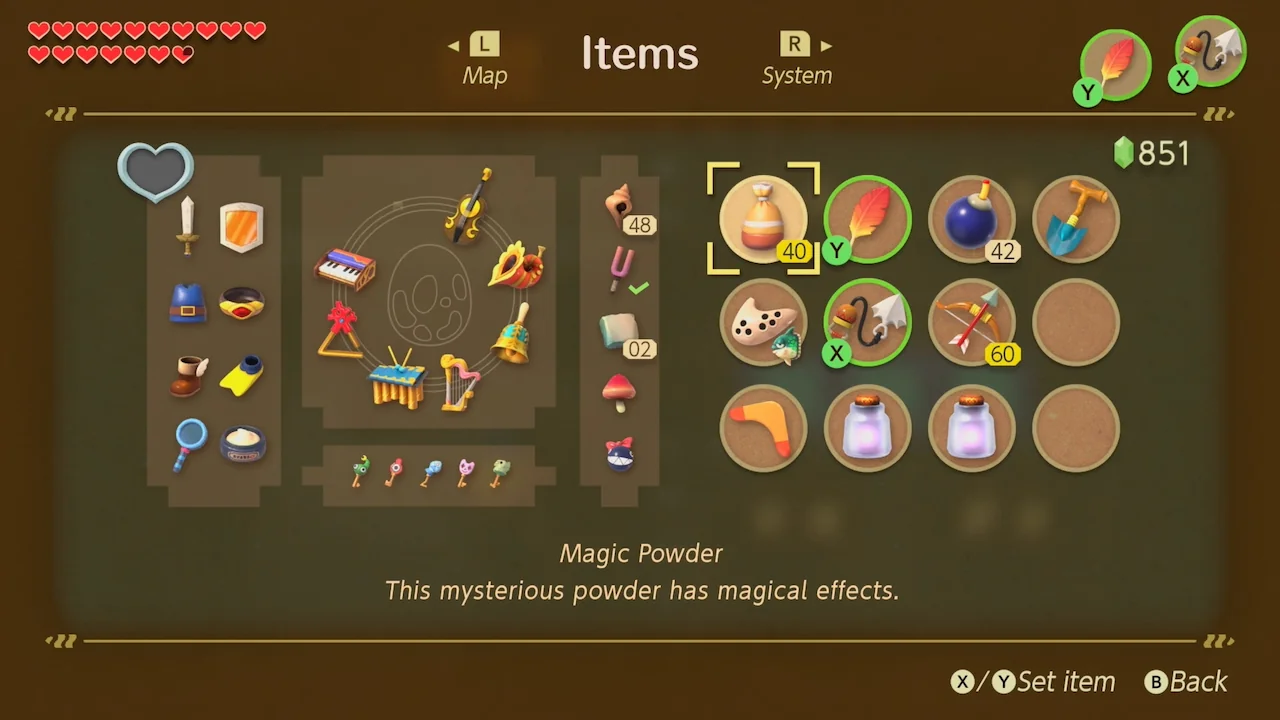Open the Map screen via L
The width and height of the screenshot is (1280, 720).
click(484, 55)
